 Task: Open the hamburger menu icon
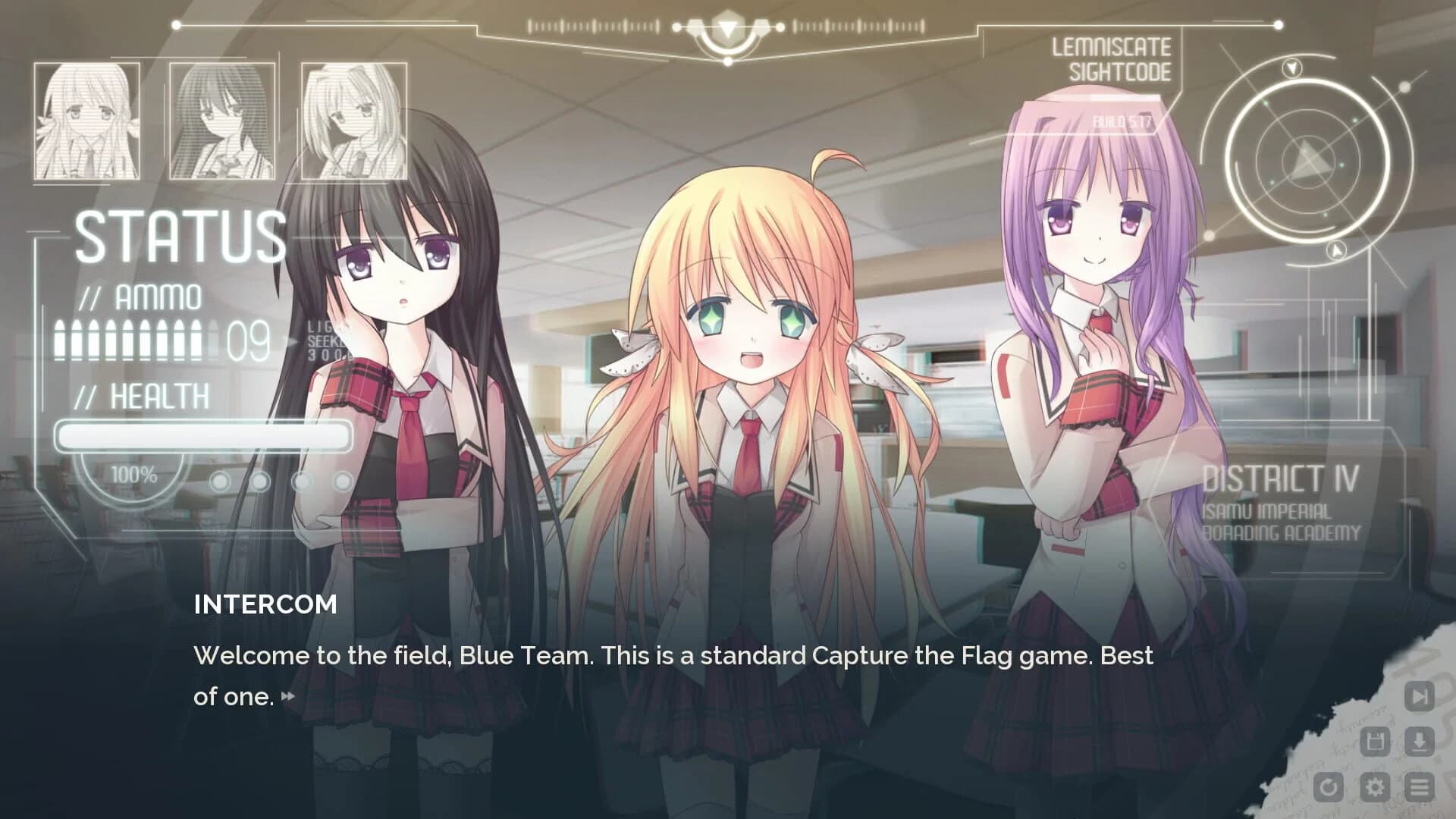point(1420,786)
